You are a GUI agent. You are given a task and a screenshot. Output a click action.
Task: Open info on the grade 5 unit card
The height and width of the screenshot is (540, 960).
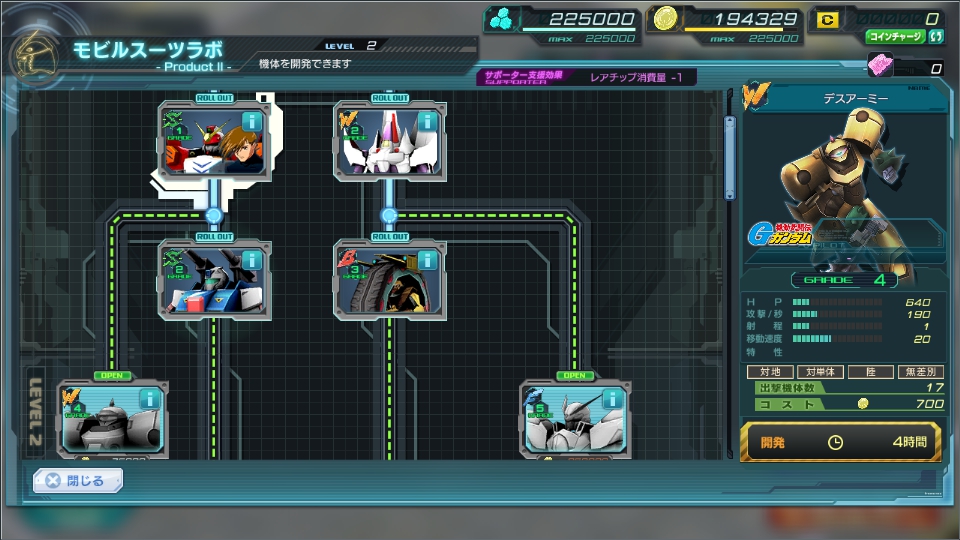(x=613, y=399)
